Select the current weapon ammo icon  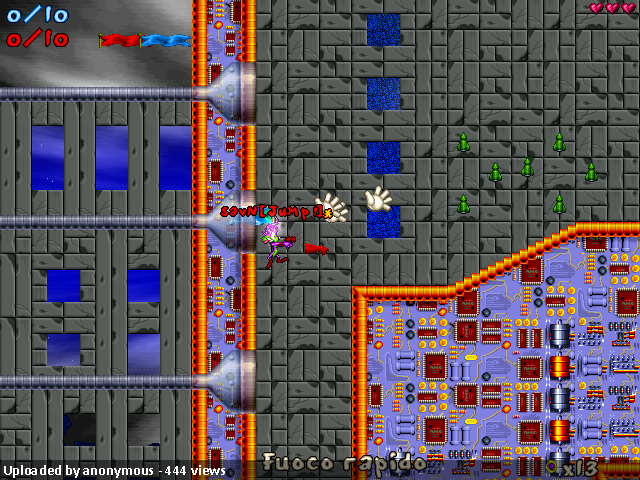tap(552, 466)
